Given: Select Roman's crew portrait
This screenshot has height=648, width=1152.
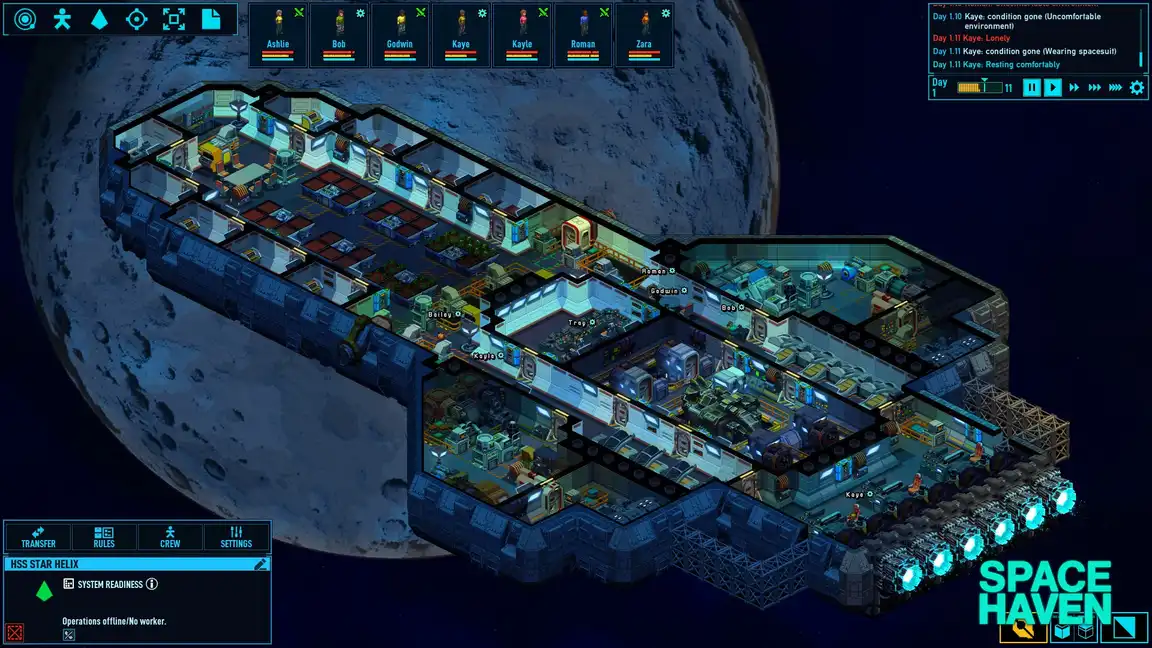Looking at the screenshot, I should pyautogui.click(x=583, y=34).
